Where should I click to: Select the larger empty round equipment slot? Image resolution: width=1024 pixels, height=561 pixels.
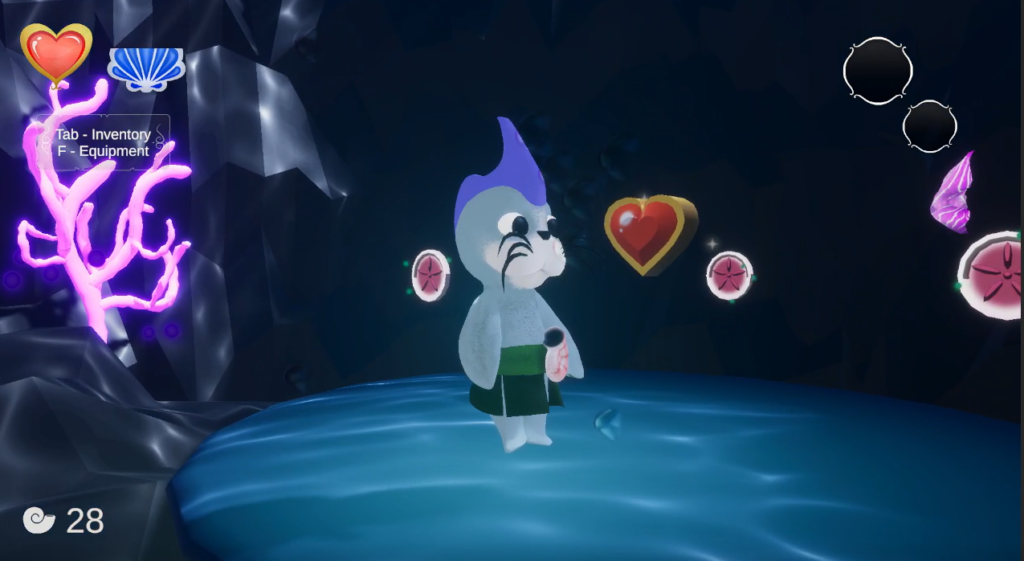coord(877,70)
